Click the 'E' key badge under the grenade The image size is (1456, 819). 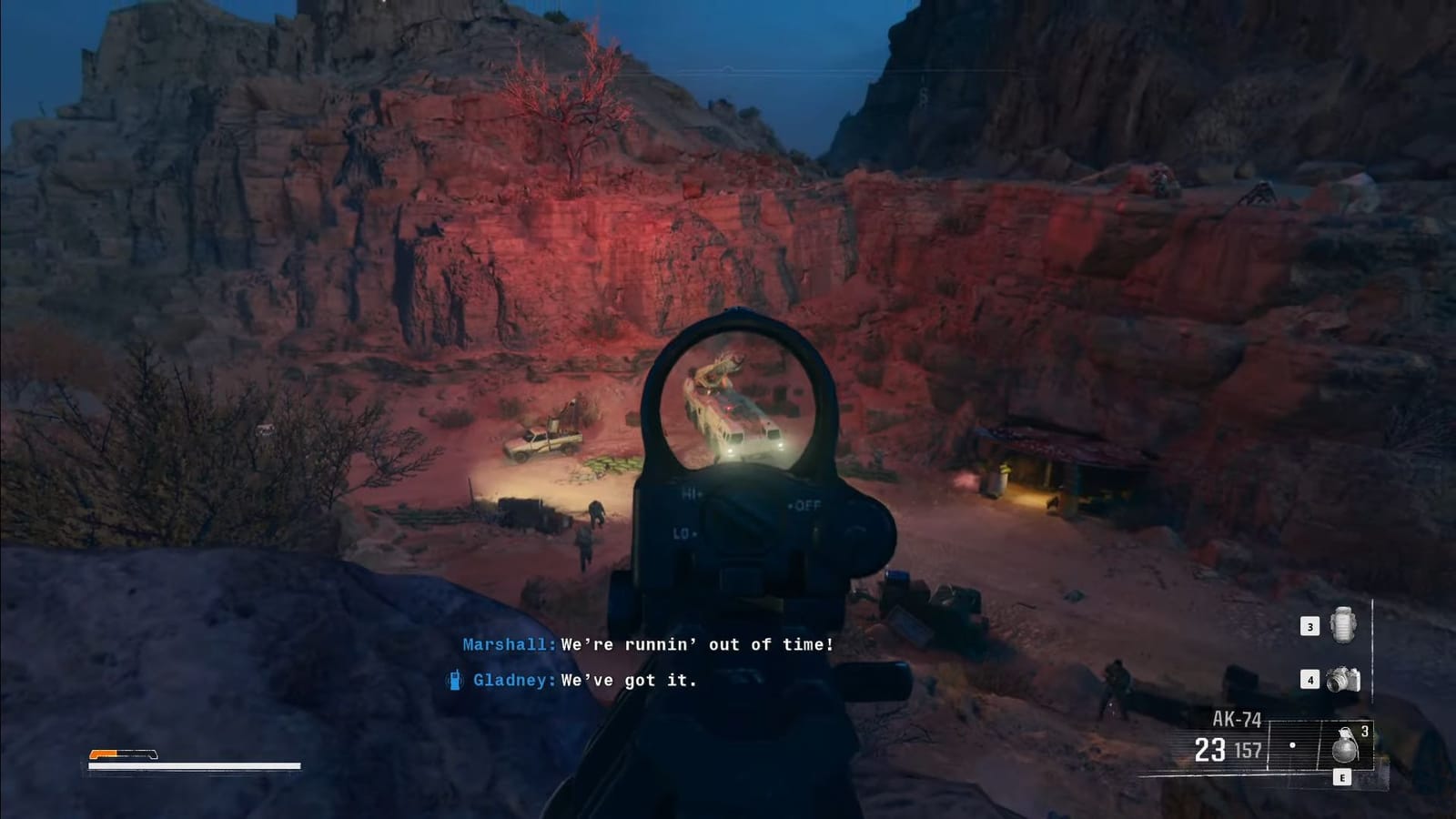[1343, 776]
